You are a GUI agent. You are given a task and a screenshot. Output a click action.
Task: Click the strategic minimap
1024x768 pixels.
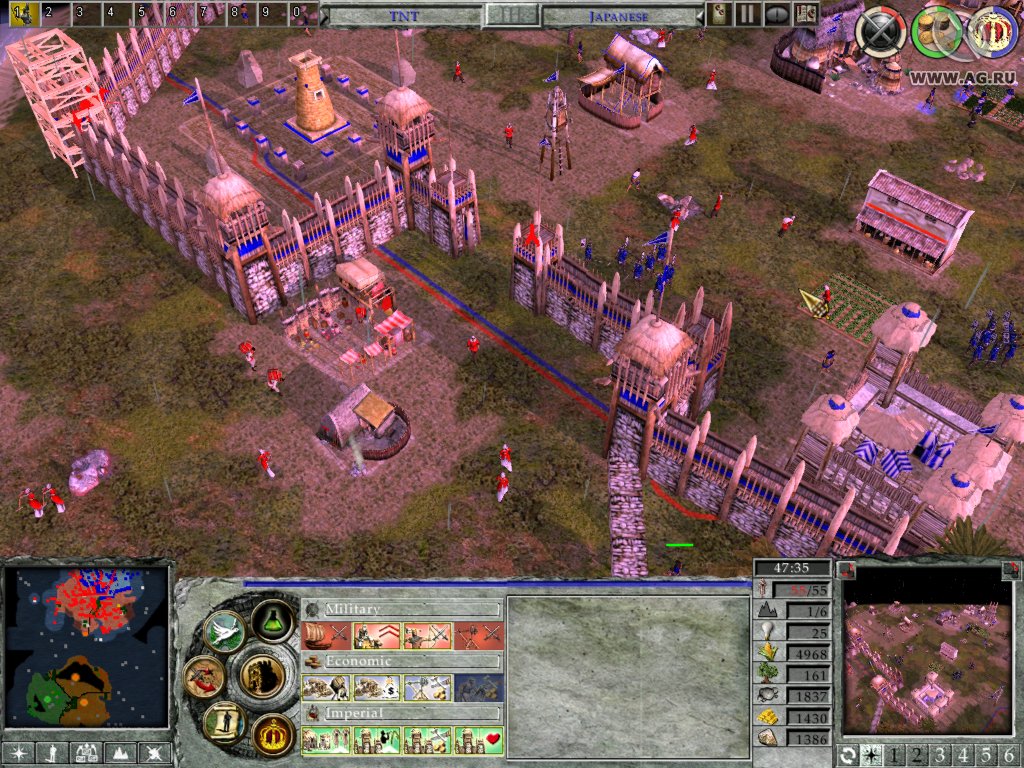[x=87, y=648]
